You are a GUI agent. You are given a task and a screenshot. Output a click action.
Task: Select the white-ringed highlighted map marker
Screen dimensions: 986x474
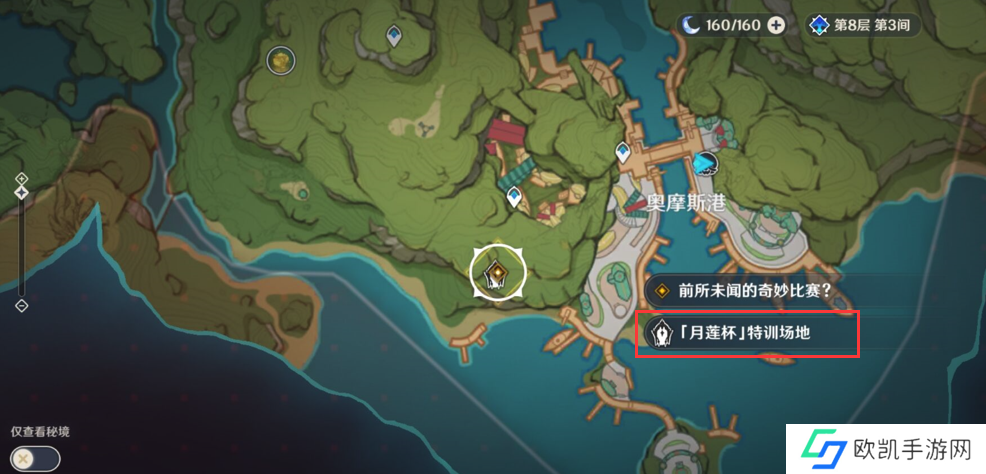[x=497, y=271]
